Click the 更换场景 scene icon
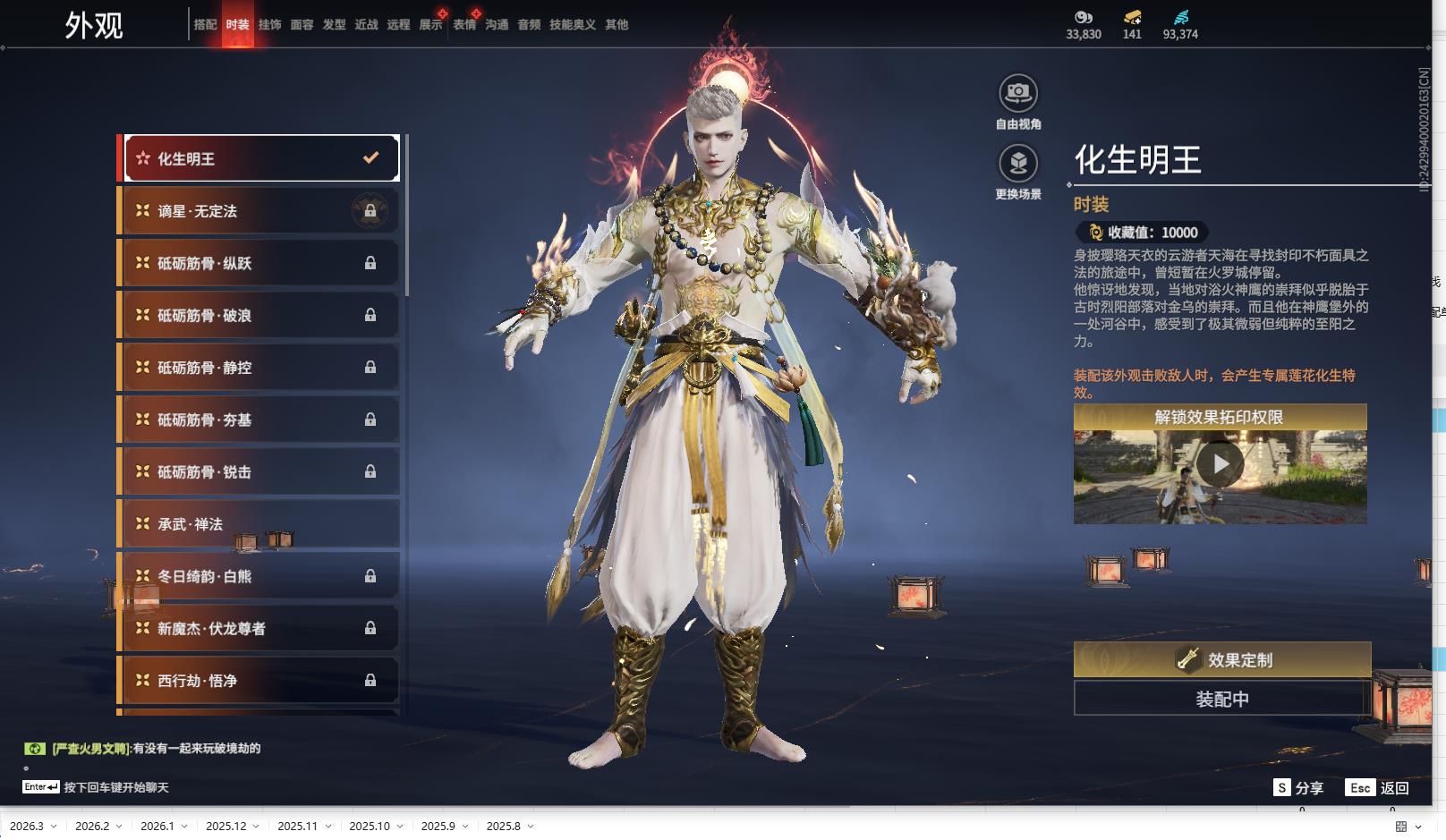 coord(1018,164)
